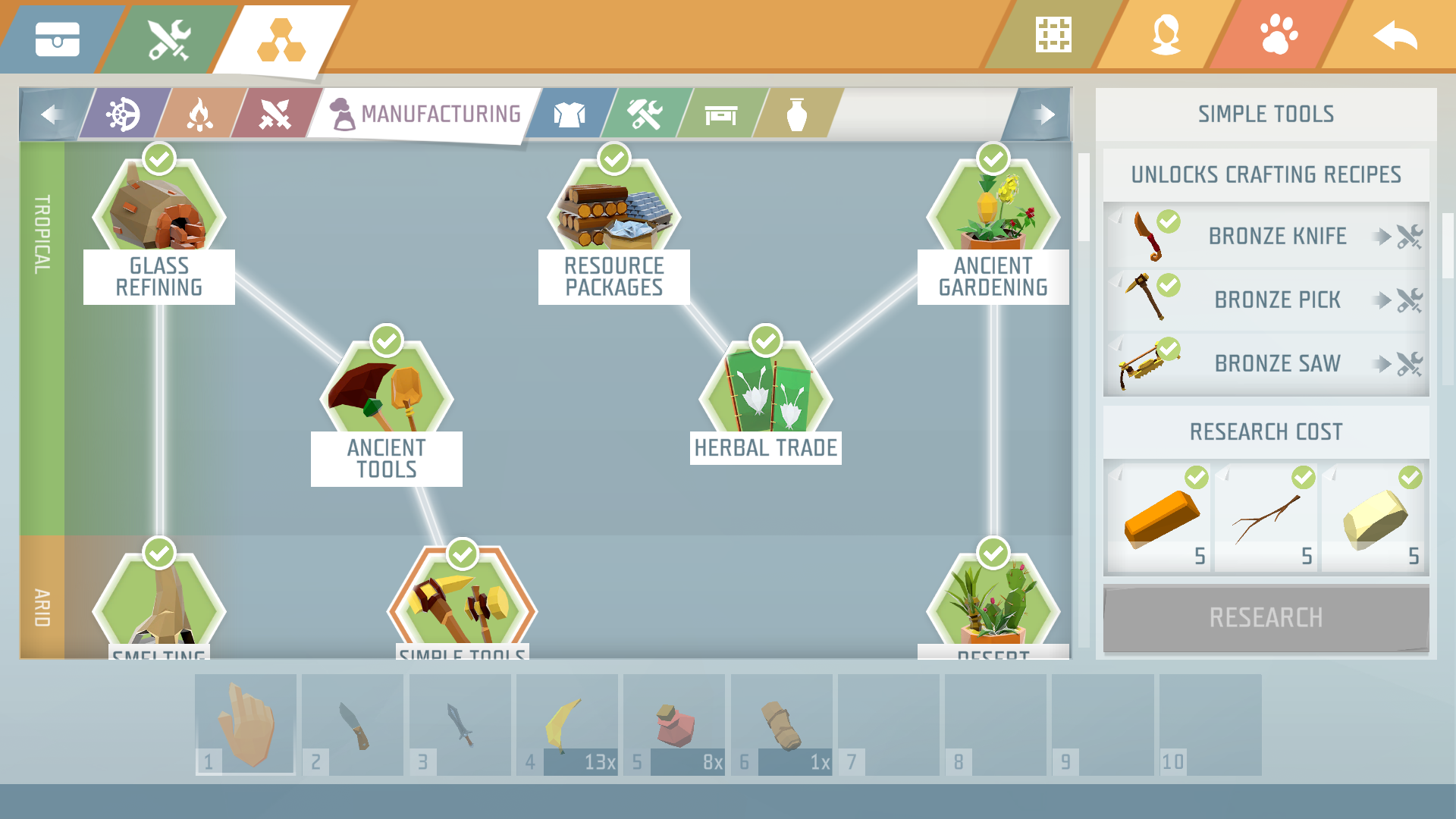Select the Herbal Trade research node
The image size is (1456, 819).
(x=764, y=387)
